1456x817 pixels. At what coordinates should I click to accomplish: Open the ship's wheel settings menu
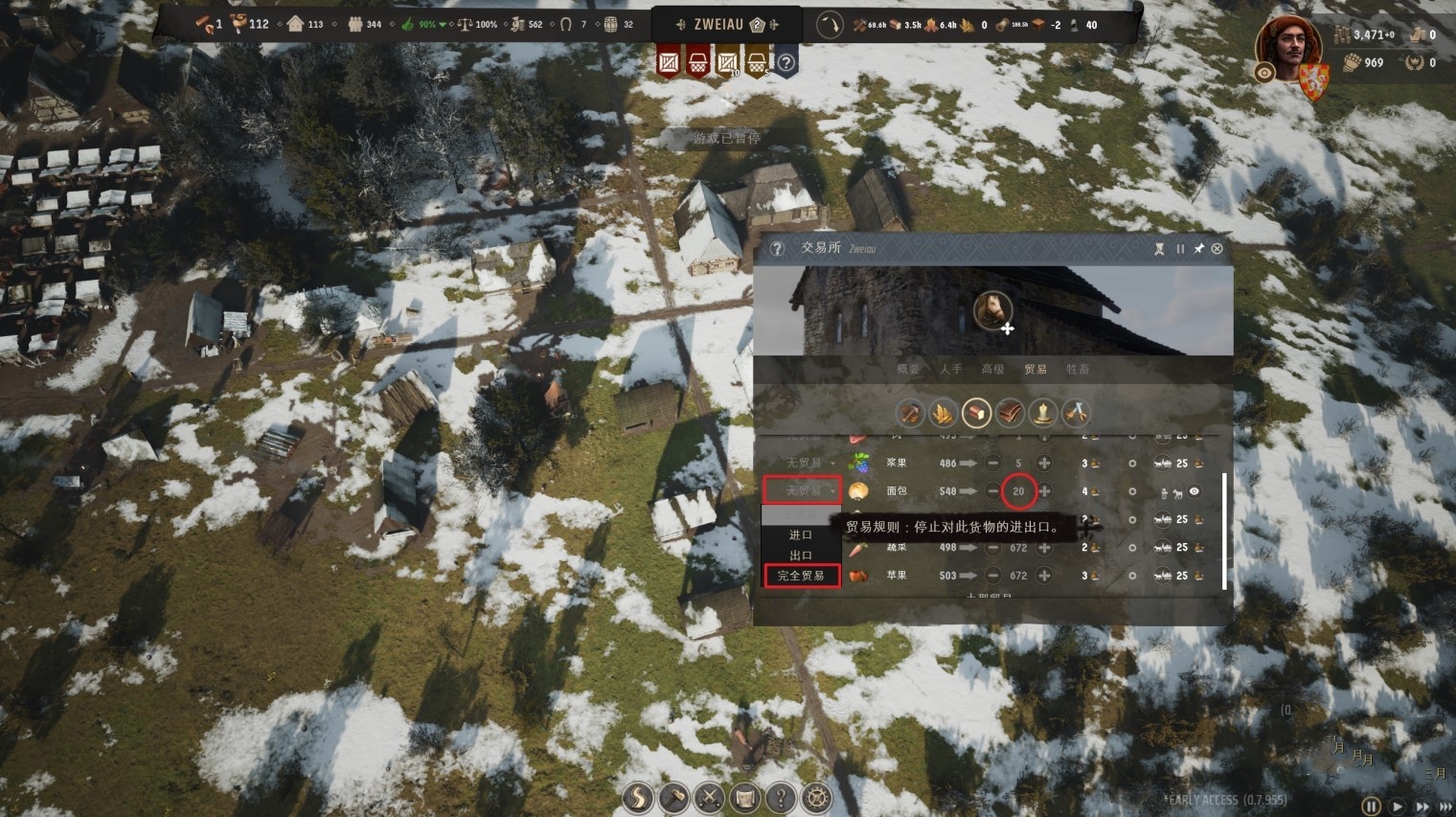pos(816,798)
